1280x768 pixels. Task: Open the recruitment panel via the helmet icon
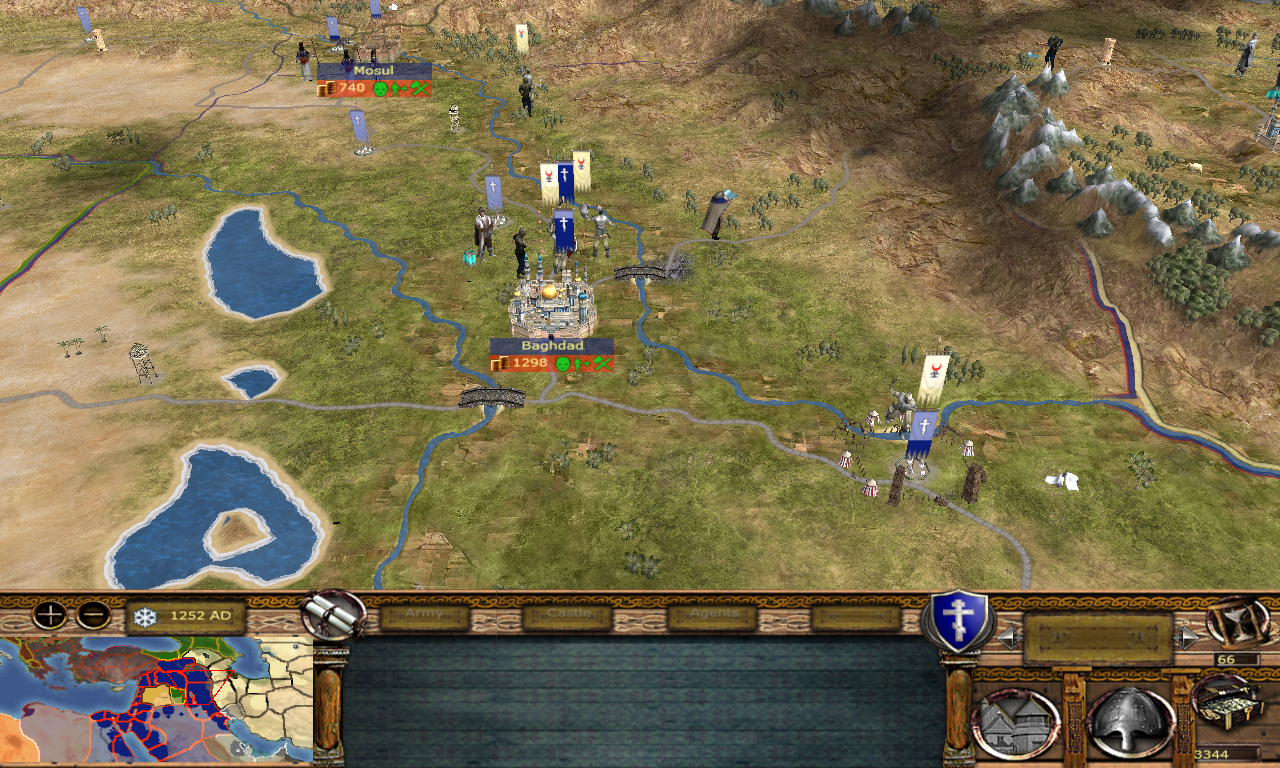click(x=1130, y=720)
